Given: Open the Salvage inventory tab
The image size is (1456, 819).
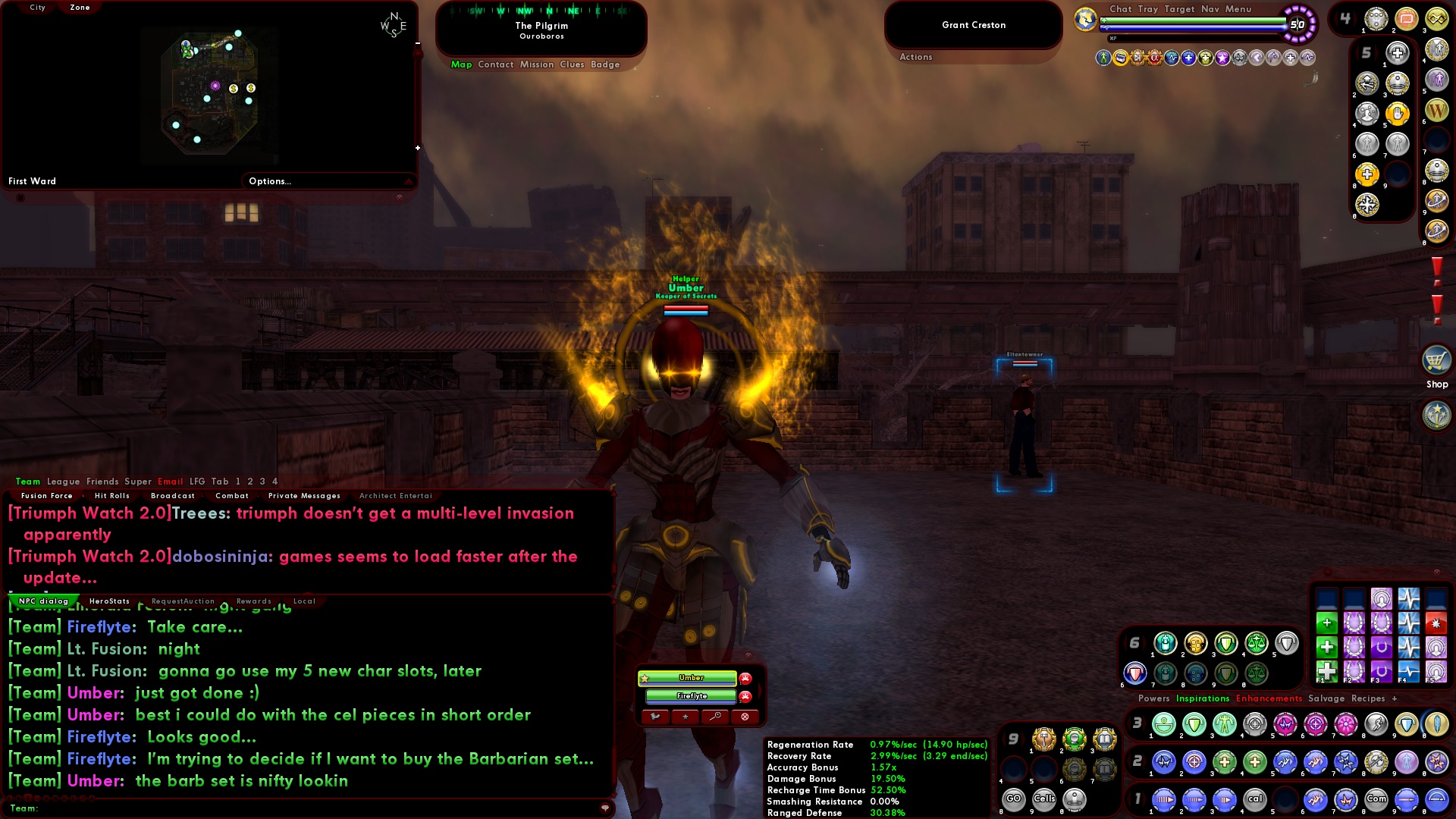Looking at the screenshot, I should [1326, 698].
